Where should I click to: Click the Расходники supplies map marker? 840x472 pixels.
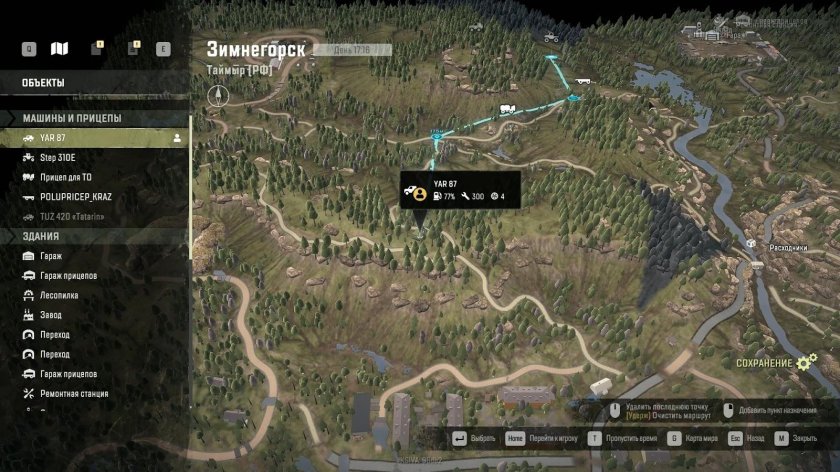pos(751,243)
